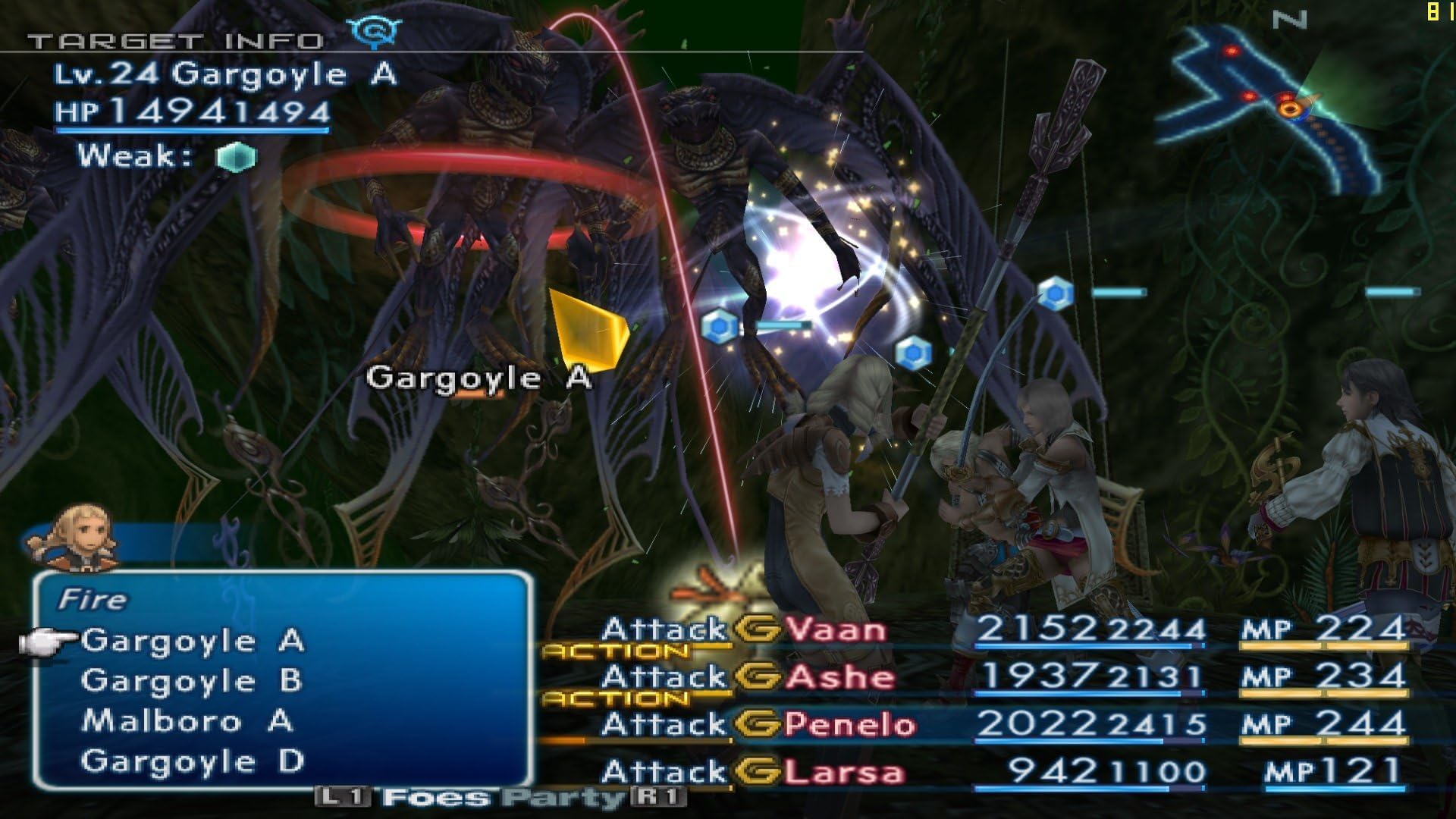1456x819 pixels.
Task: Select Ashe in the party list
Action: (x=839, y=676)
